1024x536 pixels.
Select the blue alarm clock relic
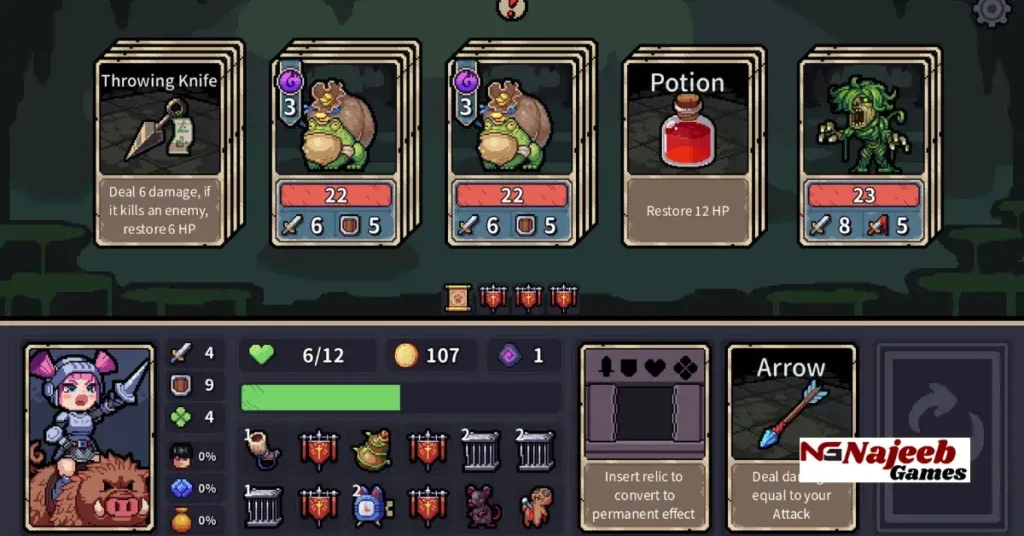coord(371,505)
